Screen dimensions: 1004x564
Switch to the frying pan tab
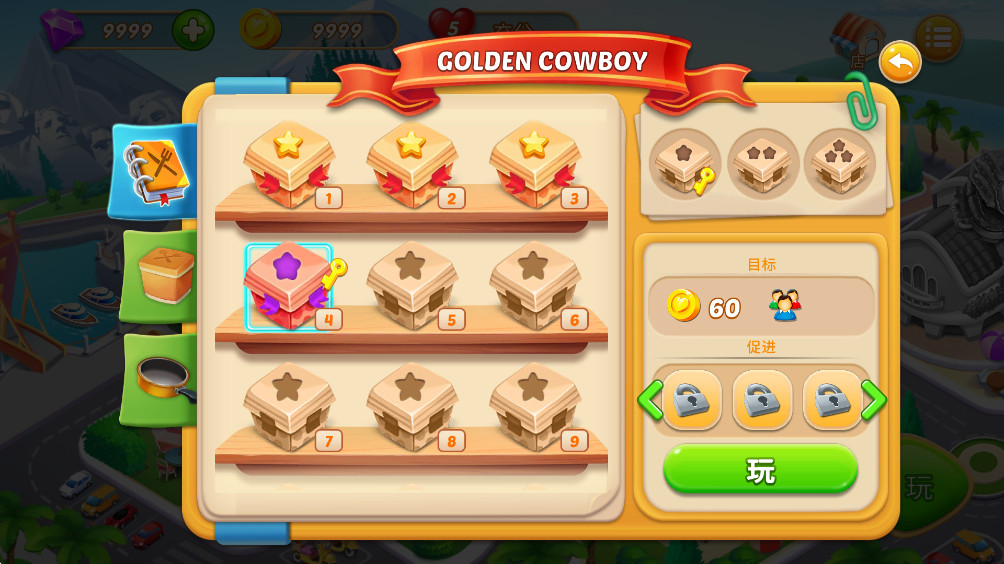[160, 378]
